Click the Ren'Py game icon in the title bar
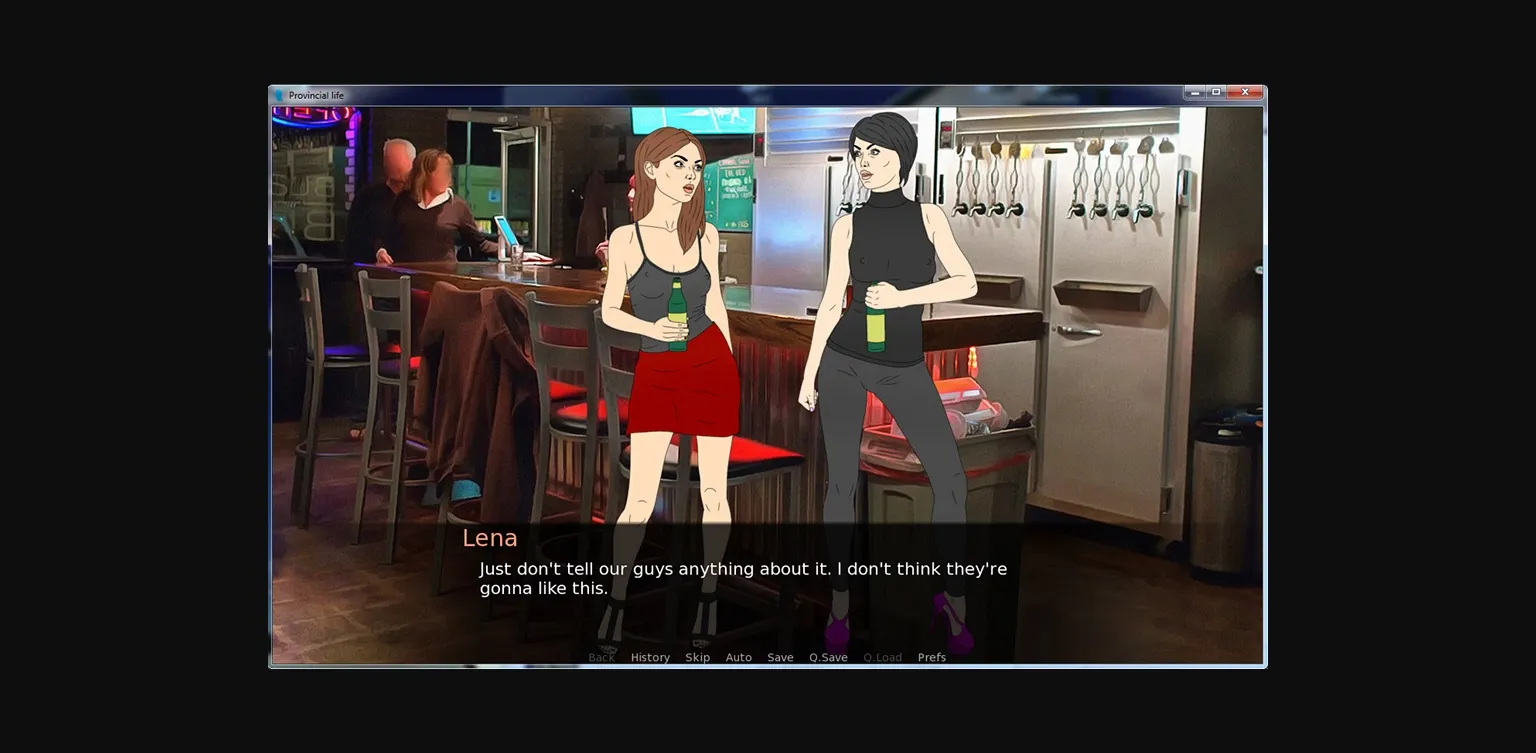The image size is (1536, 753). coord(280,95)
